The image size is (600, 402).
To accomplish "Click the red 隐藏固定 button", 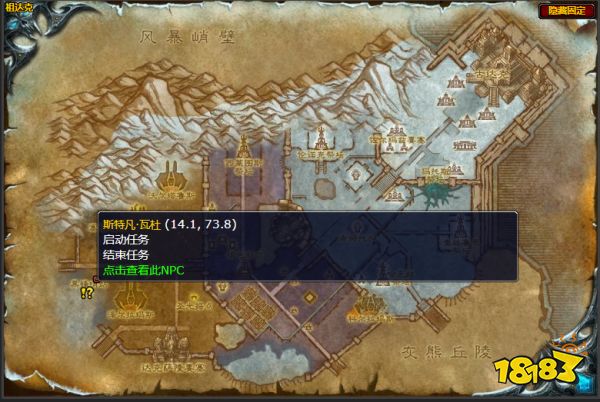I will (565, 11).
